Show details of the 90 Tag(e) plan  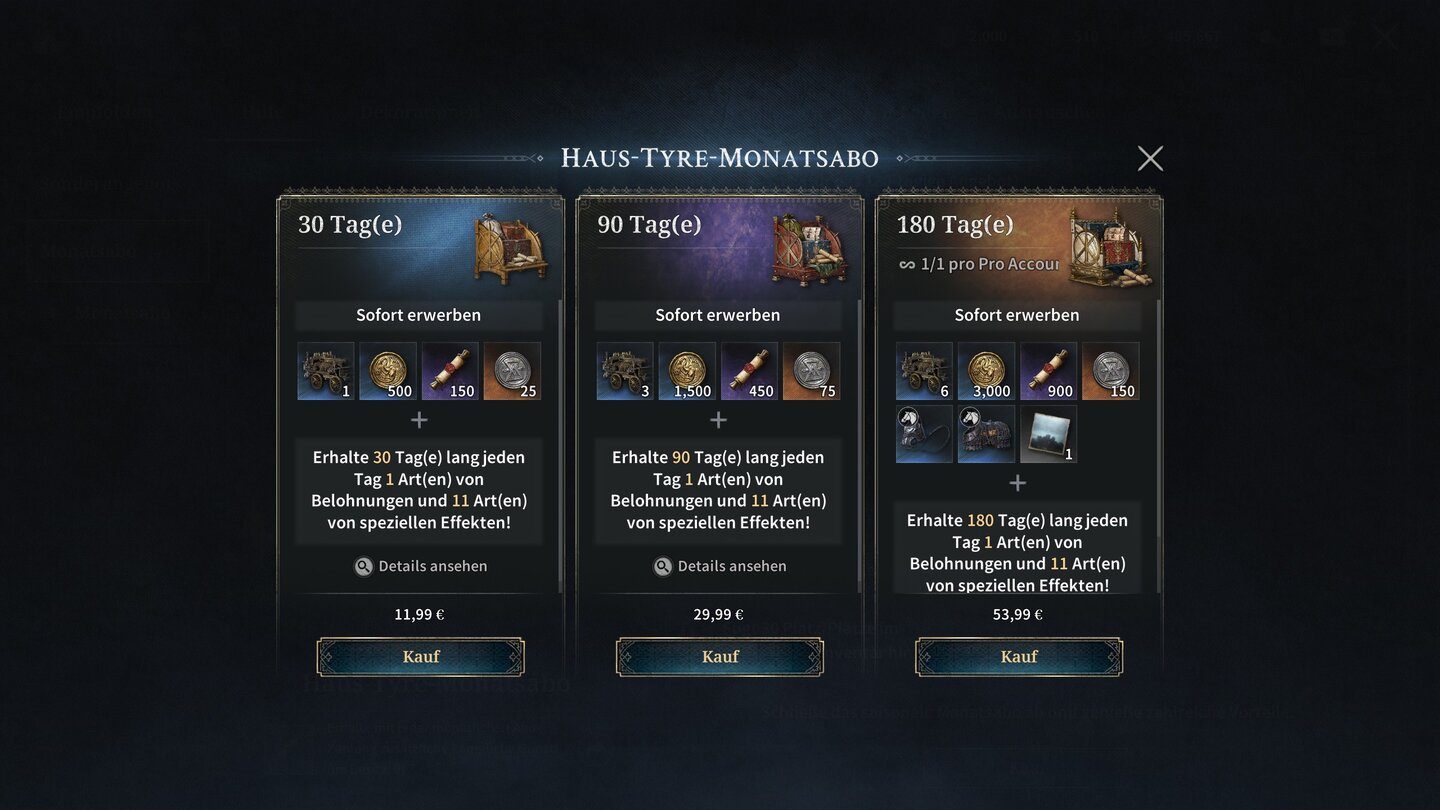click(x=719, y=566)
